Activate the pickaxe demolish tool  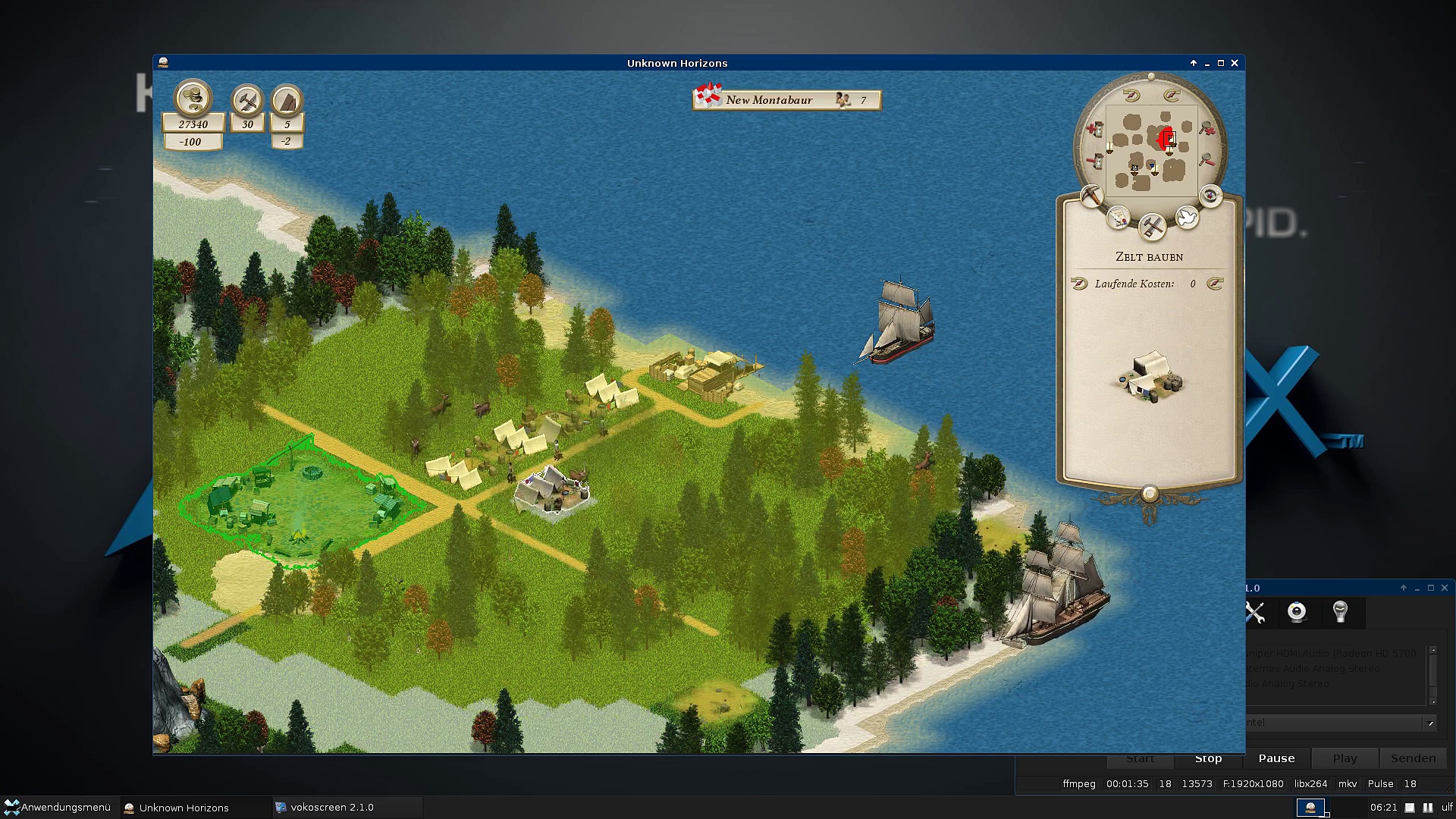[1091, 196]
